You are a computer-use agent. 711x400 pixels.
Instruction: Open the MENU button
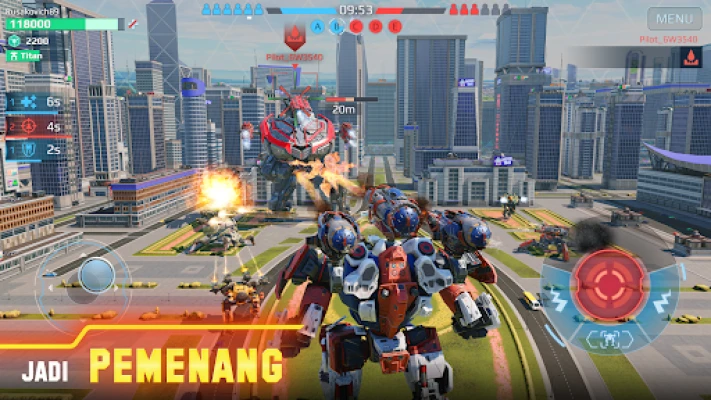click(x=674, y=18)
